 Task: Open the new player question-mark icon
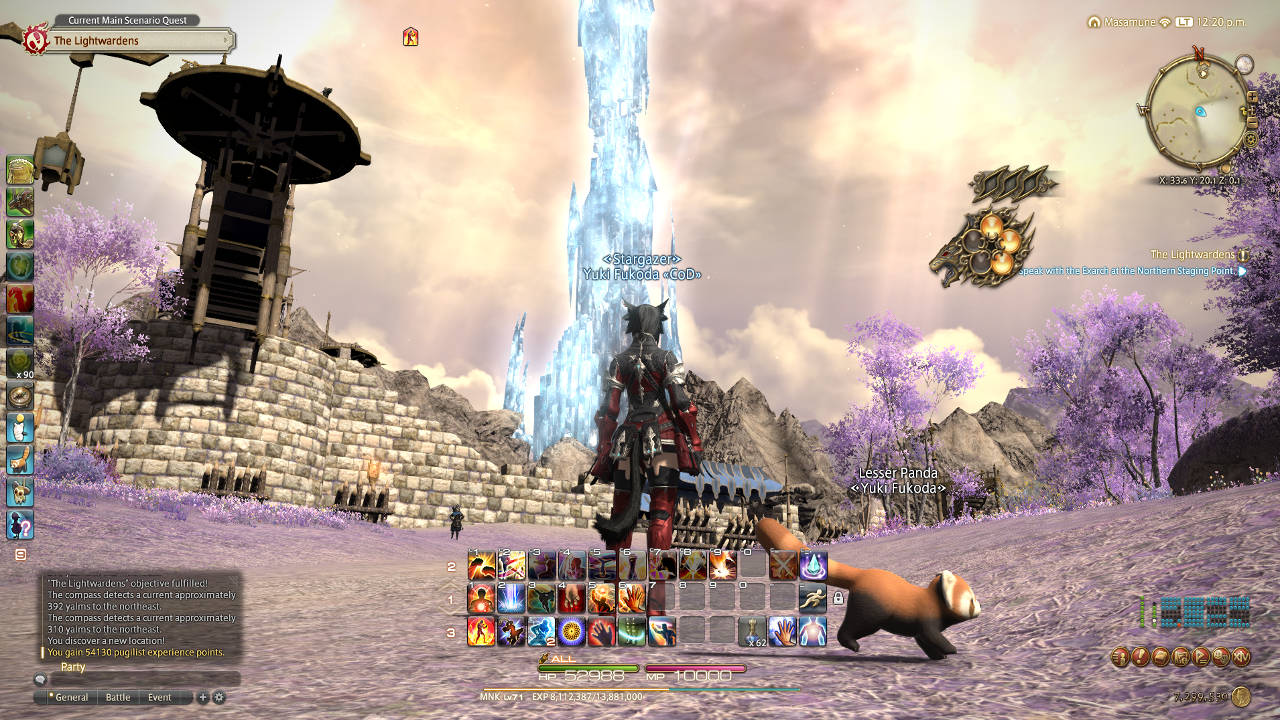(20, 523)
